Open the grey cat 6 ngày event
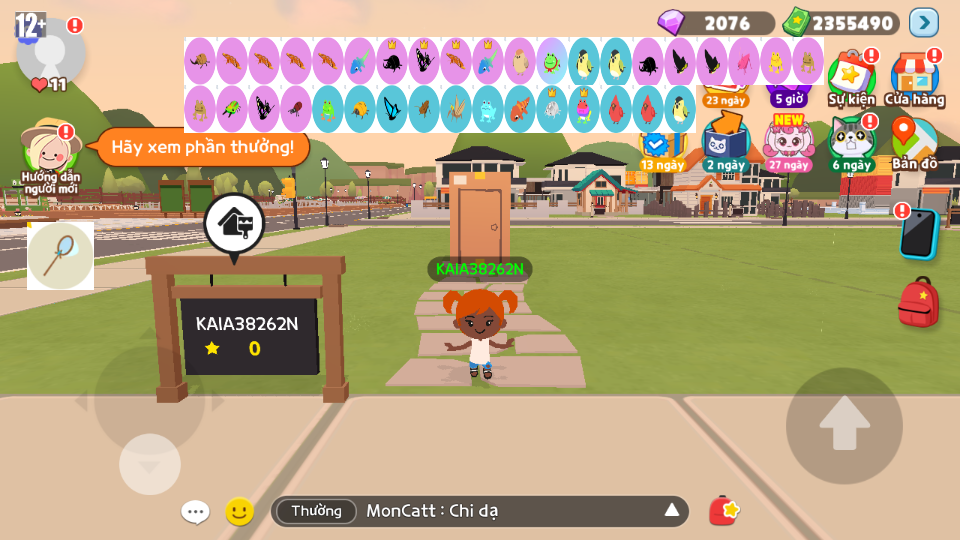The height and width of the screenshot is (540, 960). point(851,142)
